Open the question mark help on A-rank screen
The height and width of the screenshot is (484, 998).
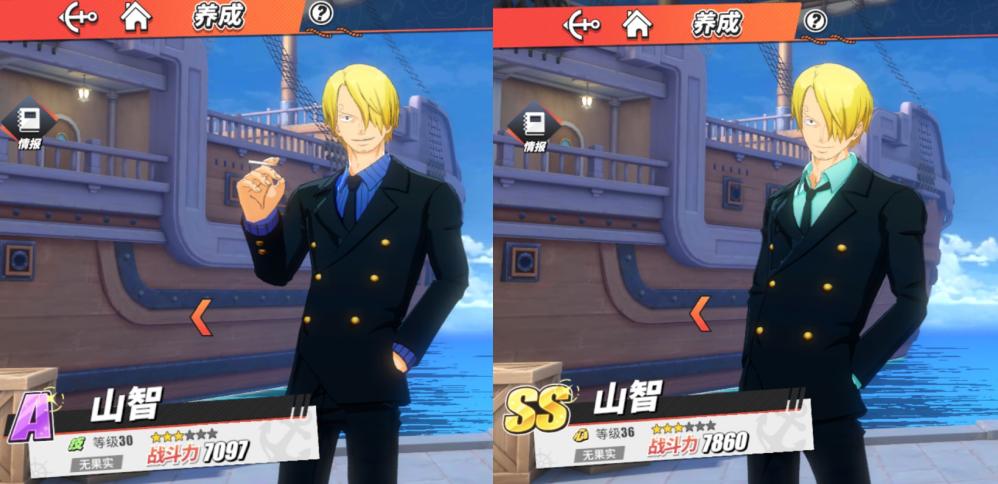(x=320, y=14)
